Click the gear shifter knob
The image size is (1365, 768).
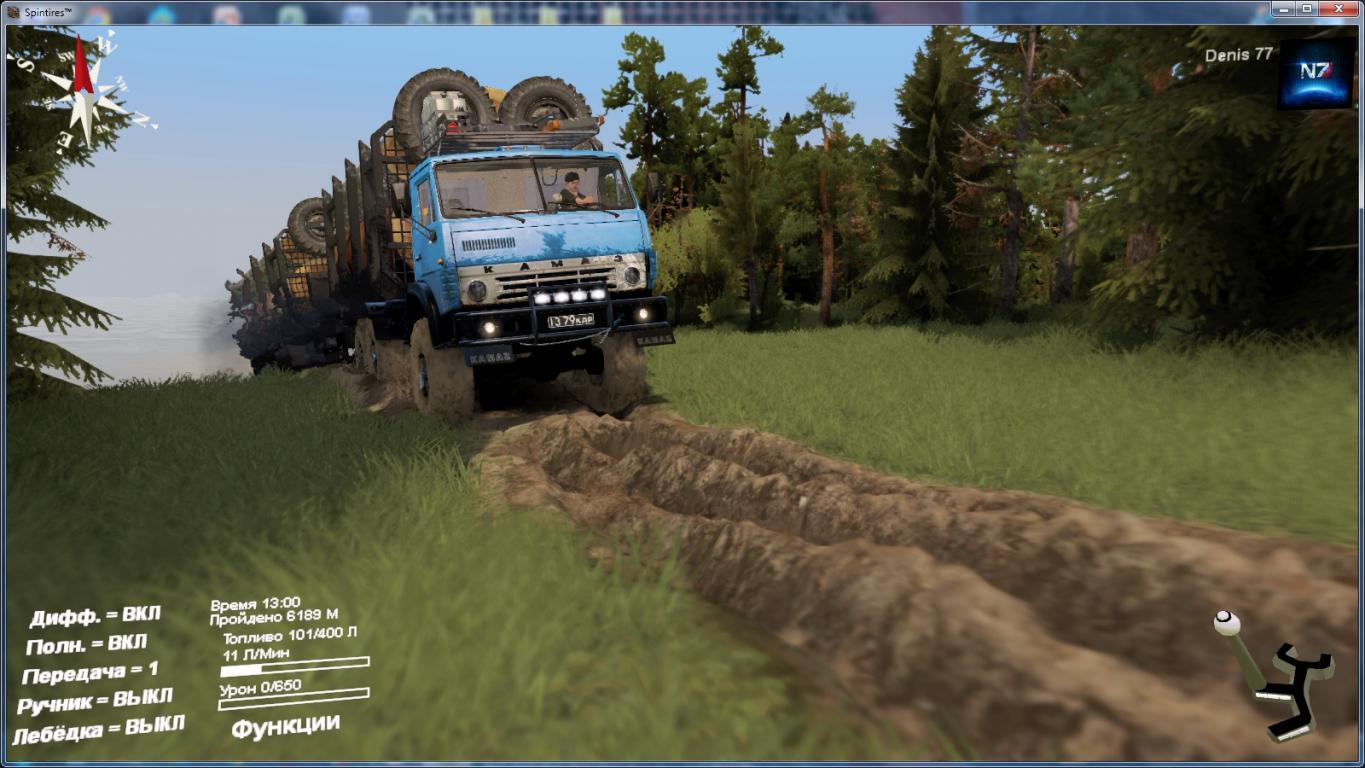click(1227, 624)
